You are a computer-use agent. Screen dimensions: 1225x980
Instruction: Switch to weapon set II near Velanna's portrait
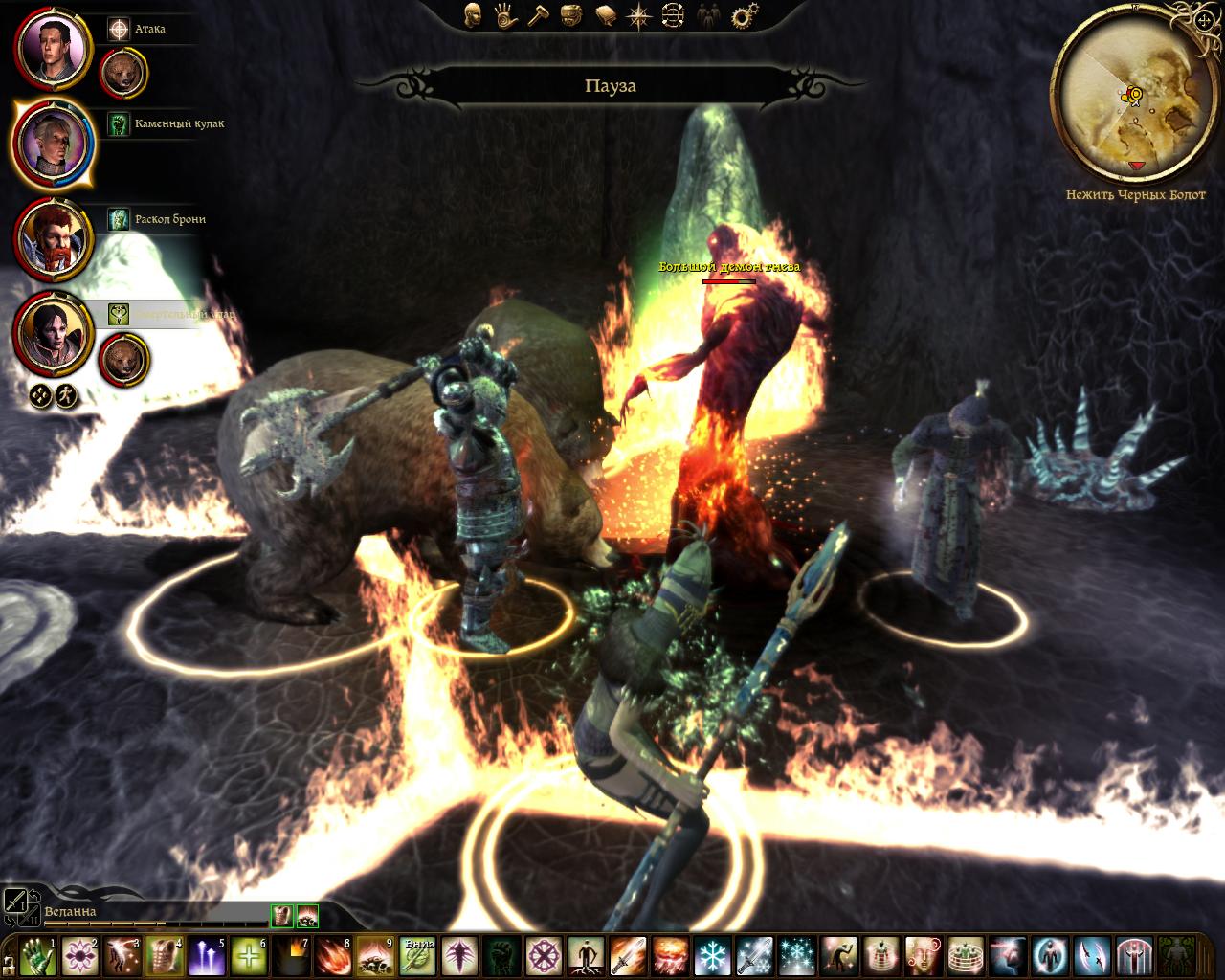coord(32,917)
